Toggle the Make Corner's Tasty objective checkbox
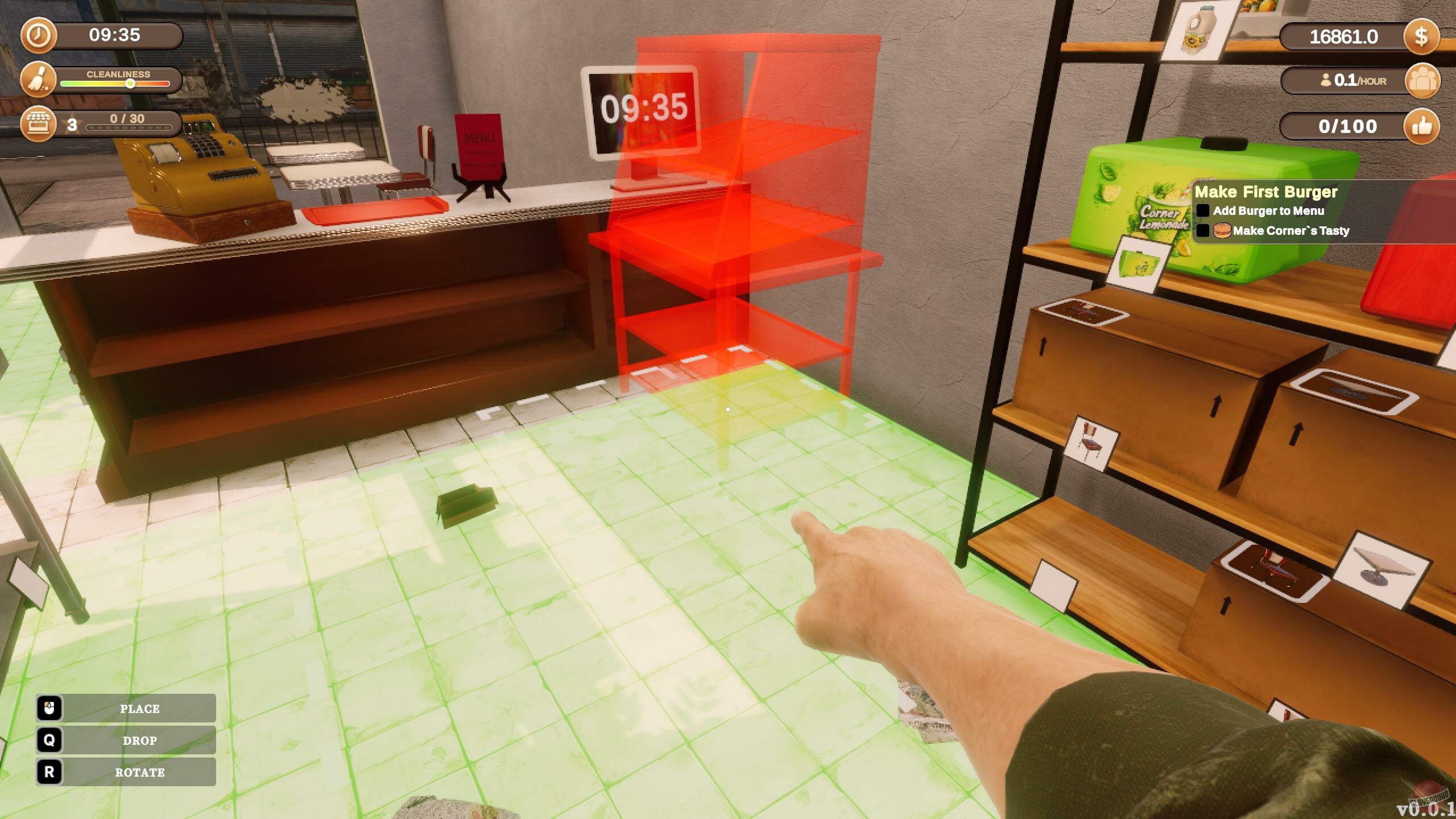 coord(1204,231)
